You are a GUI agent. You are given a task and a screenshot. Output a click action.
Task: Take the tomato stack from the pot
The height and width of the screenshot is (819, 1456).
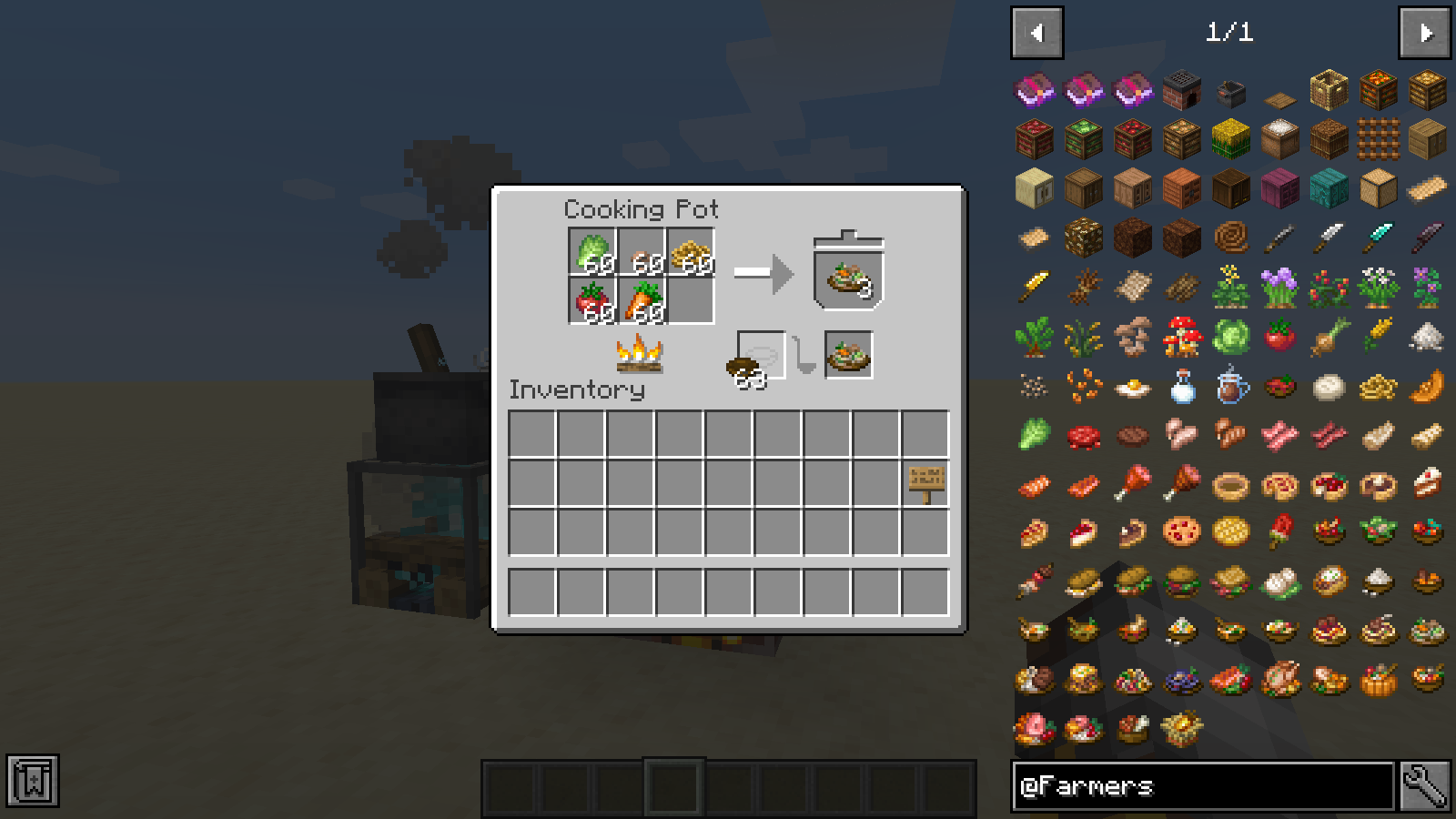[593, 300]
